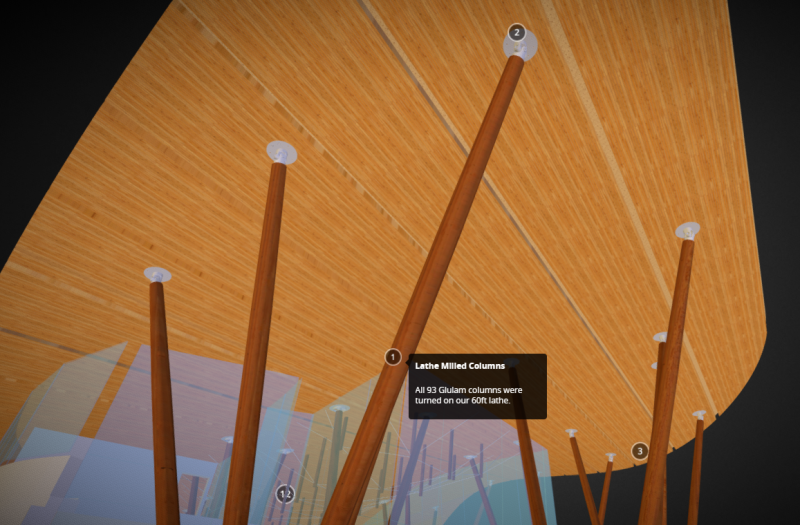Open annotation marker number 3

tap(640, 451)
